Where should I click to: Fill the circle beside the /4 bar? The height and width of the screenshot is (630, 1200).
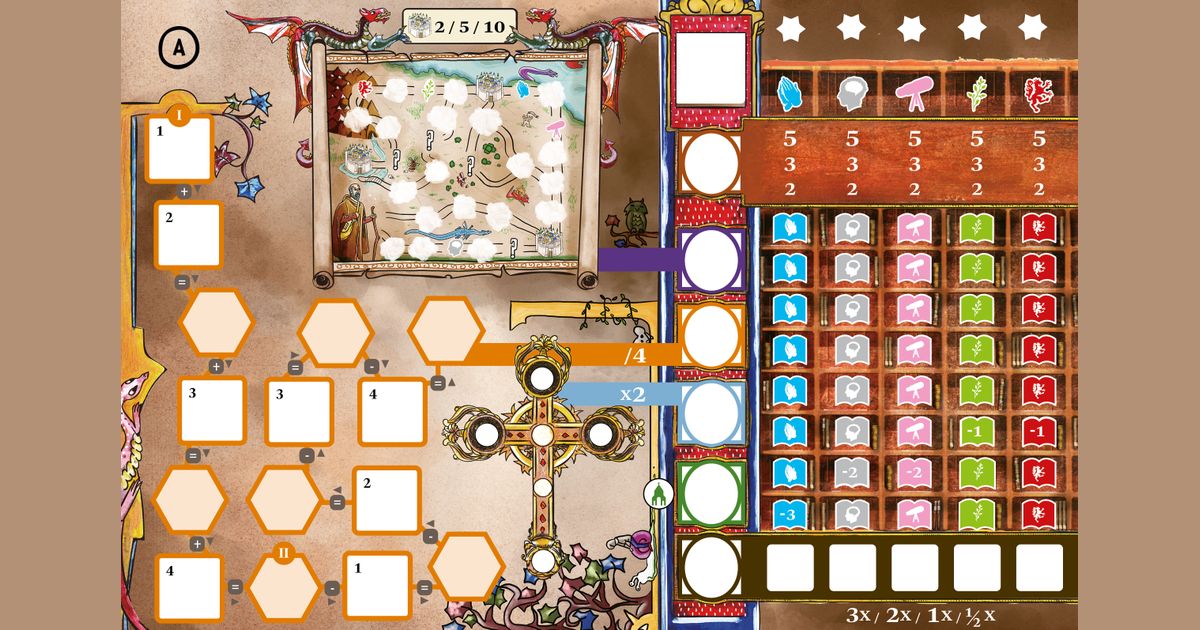tap(710, 338)
